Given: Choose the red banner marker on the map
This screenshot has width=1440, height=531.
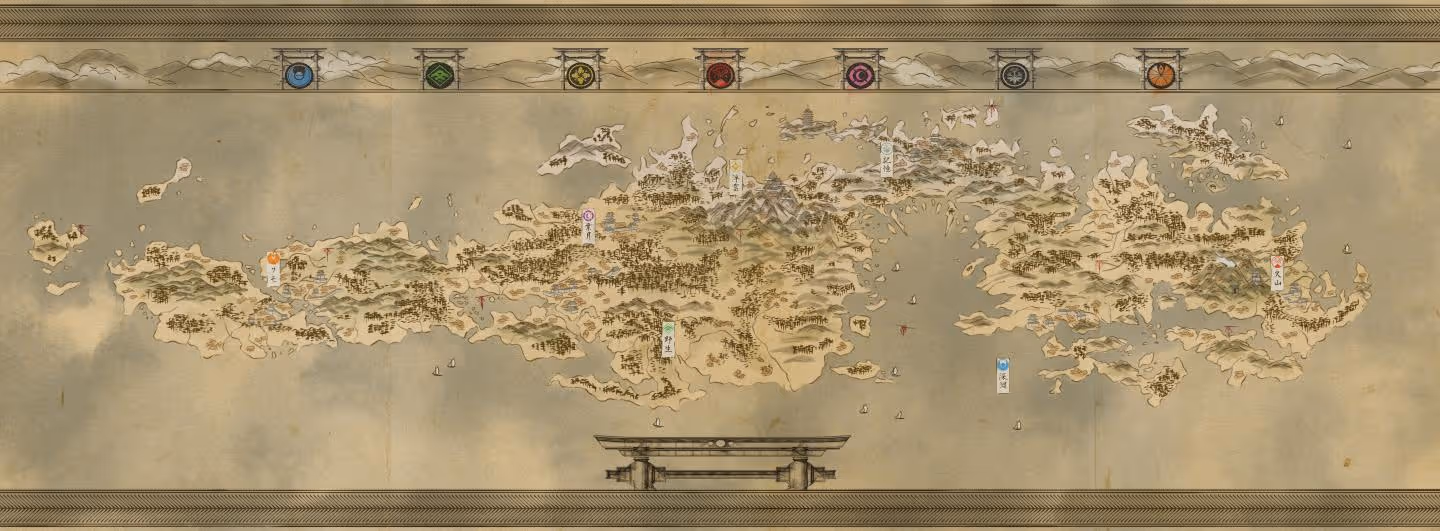Looking at the screenshot, I should pos(1277,272).
